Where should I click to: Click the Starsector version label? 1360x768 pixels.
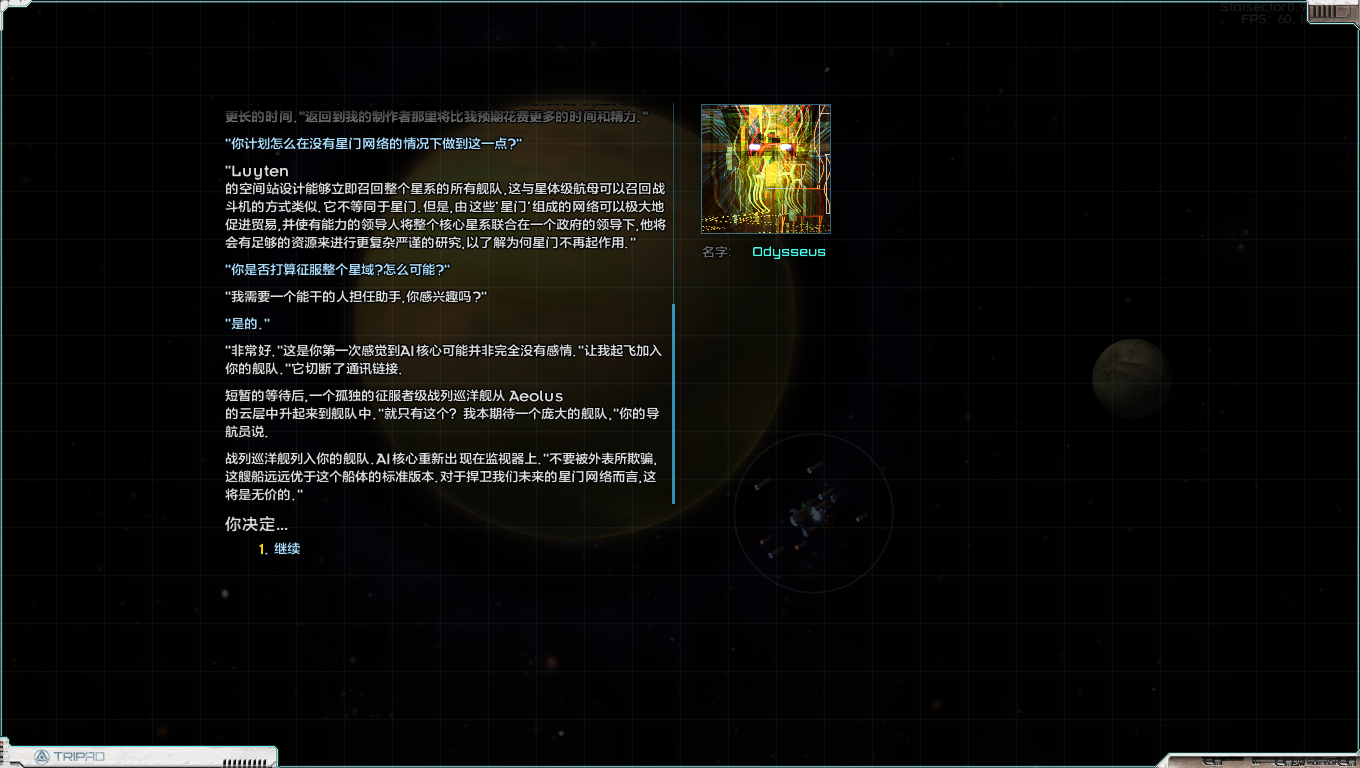tap(1262, 5)
